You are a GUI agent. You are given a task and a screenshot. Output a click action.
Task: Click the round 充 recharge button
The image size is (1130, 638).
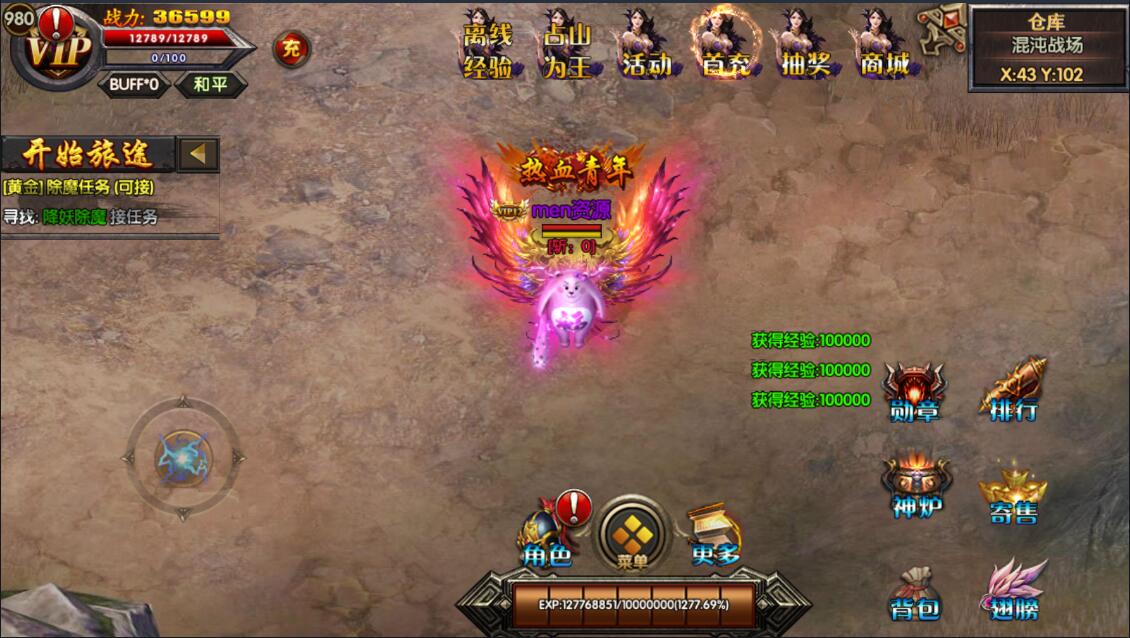point(291,48)
